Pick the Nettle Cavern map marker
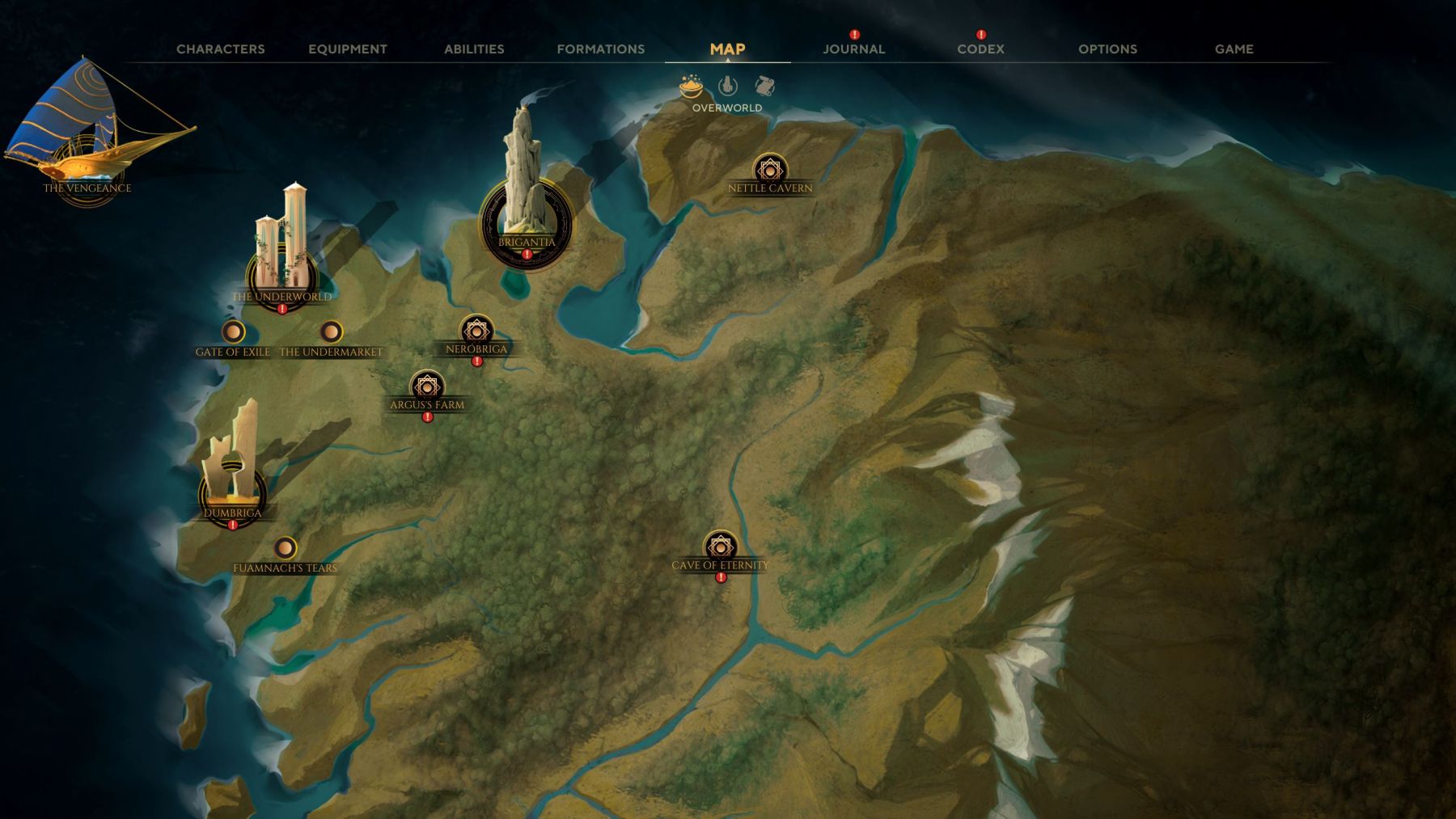The width and height of the screenshot is (1456, 819). tap(769, 171)
